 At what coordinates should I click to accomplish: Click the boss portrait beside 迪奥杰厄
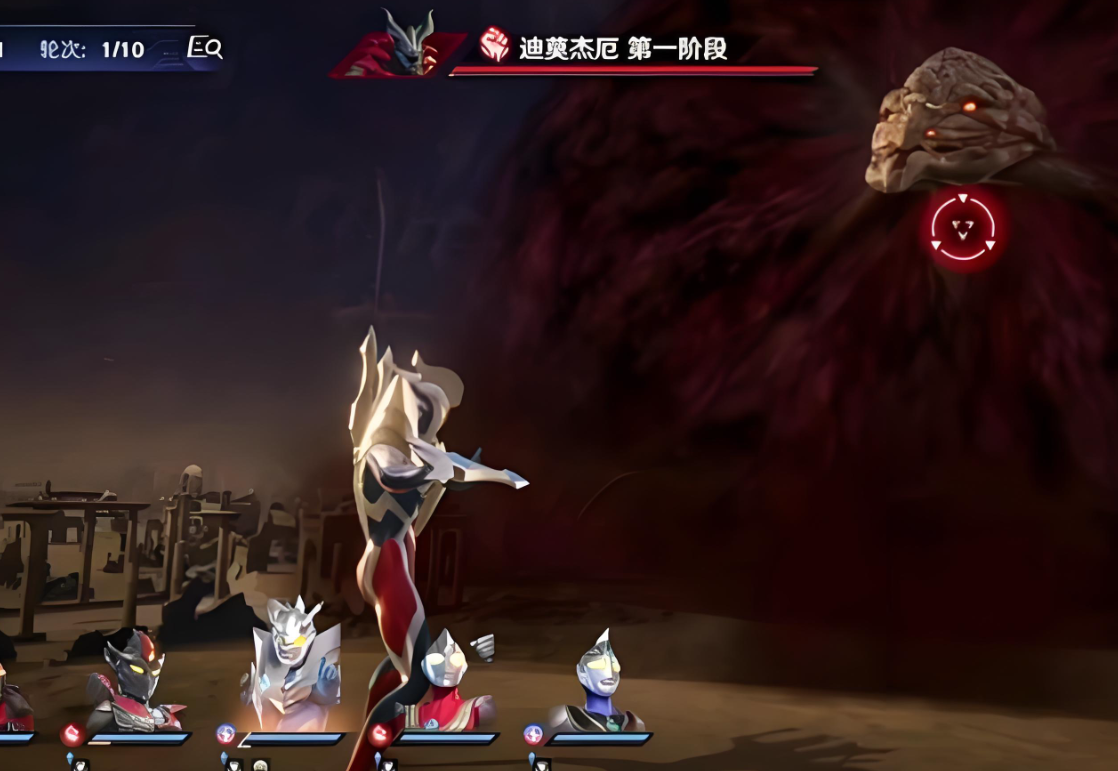point(402,45)
